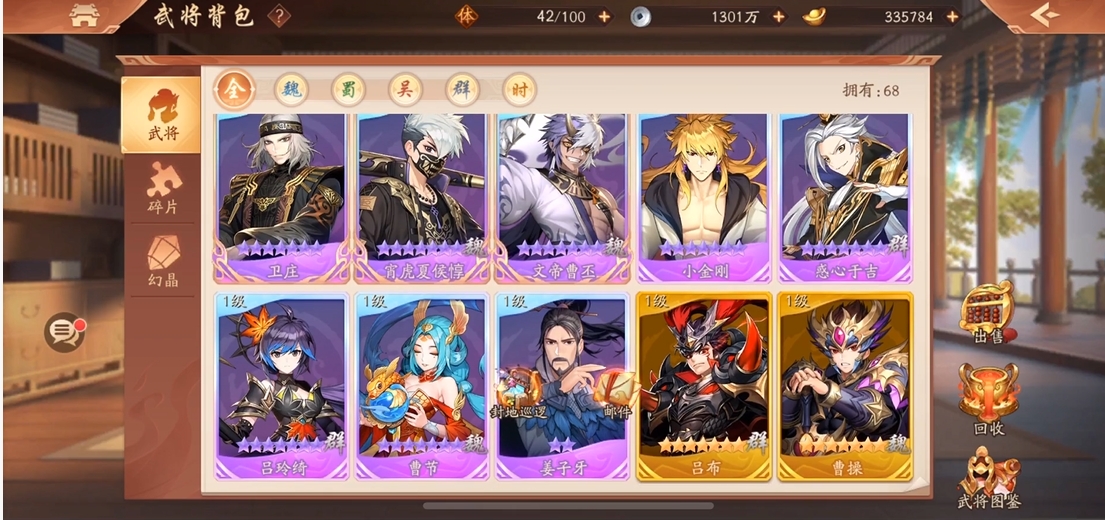Show the 幻晶 crystal tab
The height and width of the screenshot is (520, 1105).
(x=162, y=260)
